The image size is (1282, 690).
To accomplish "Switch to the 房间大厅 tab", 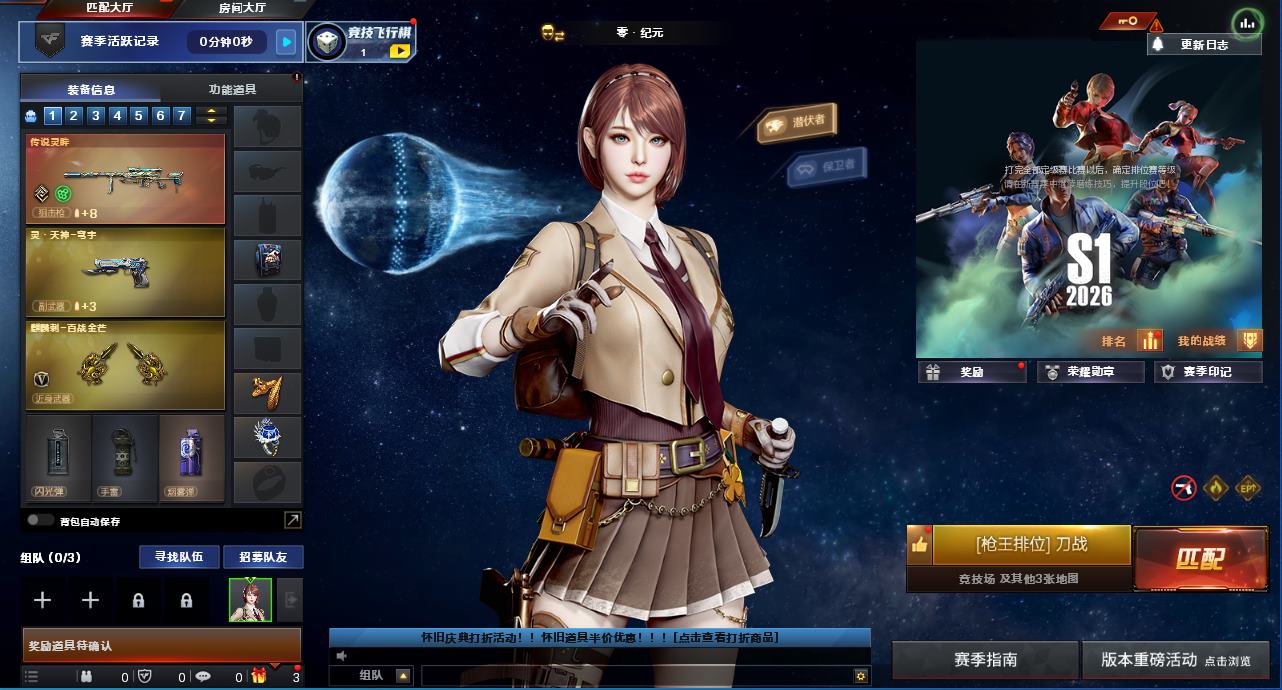I will [x=242, y=8].
